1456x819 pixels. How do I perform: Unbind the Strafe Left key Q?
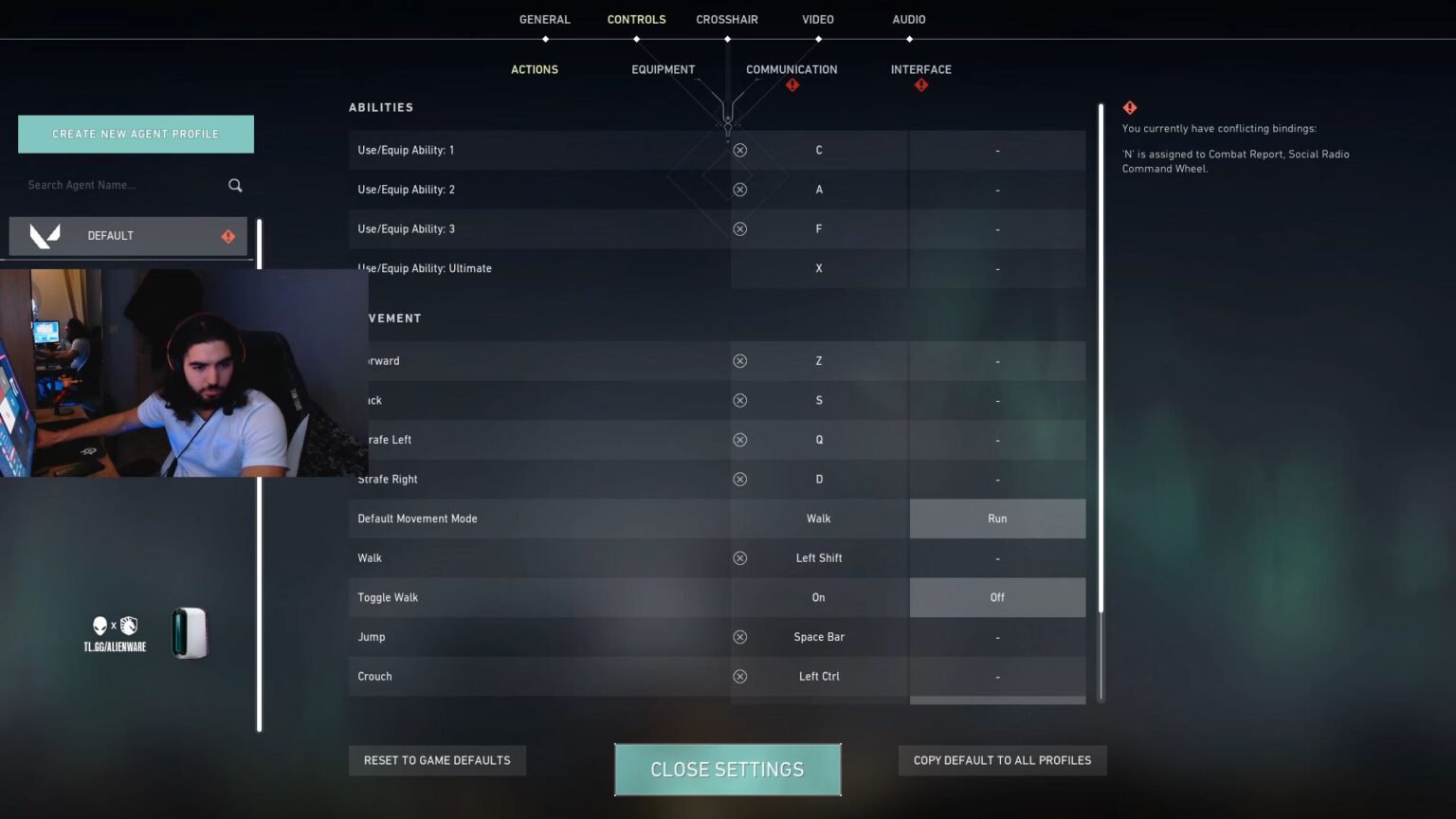(740, 439)
